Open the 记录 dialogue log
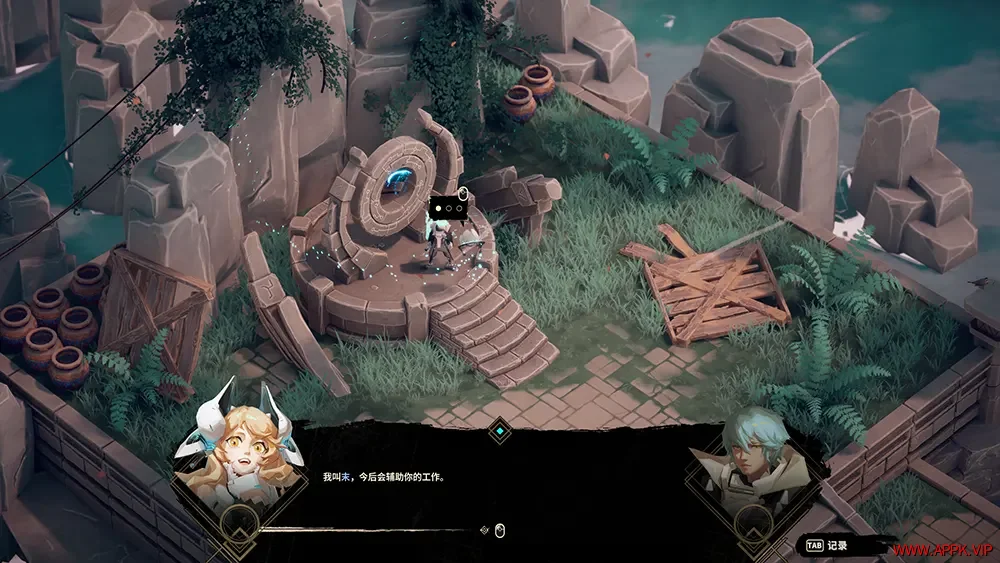 pos(829,546)
